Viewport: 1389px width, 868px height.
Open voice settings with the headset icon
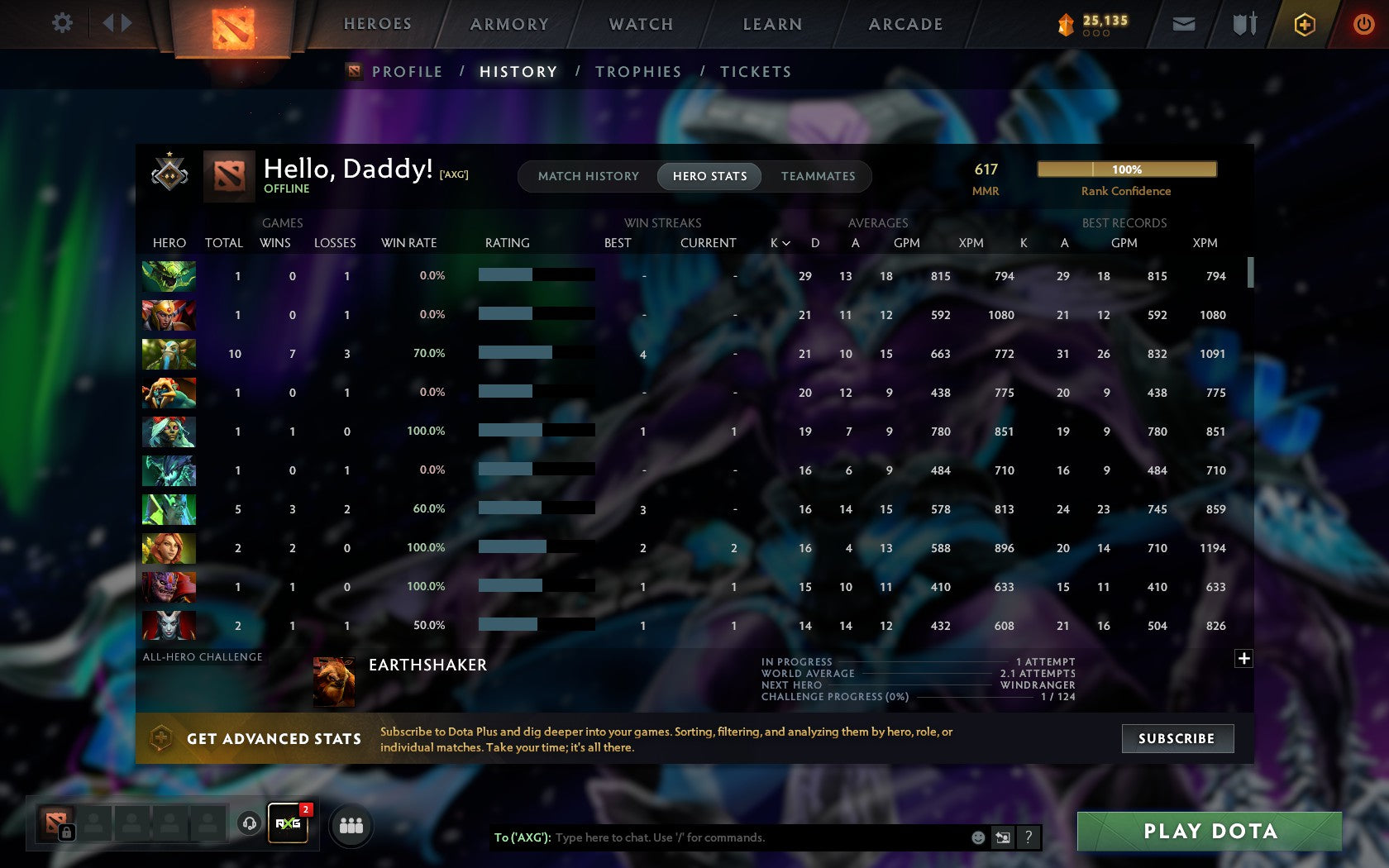point(250,822)
